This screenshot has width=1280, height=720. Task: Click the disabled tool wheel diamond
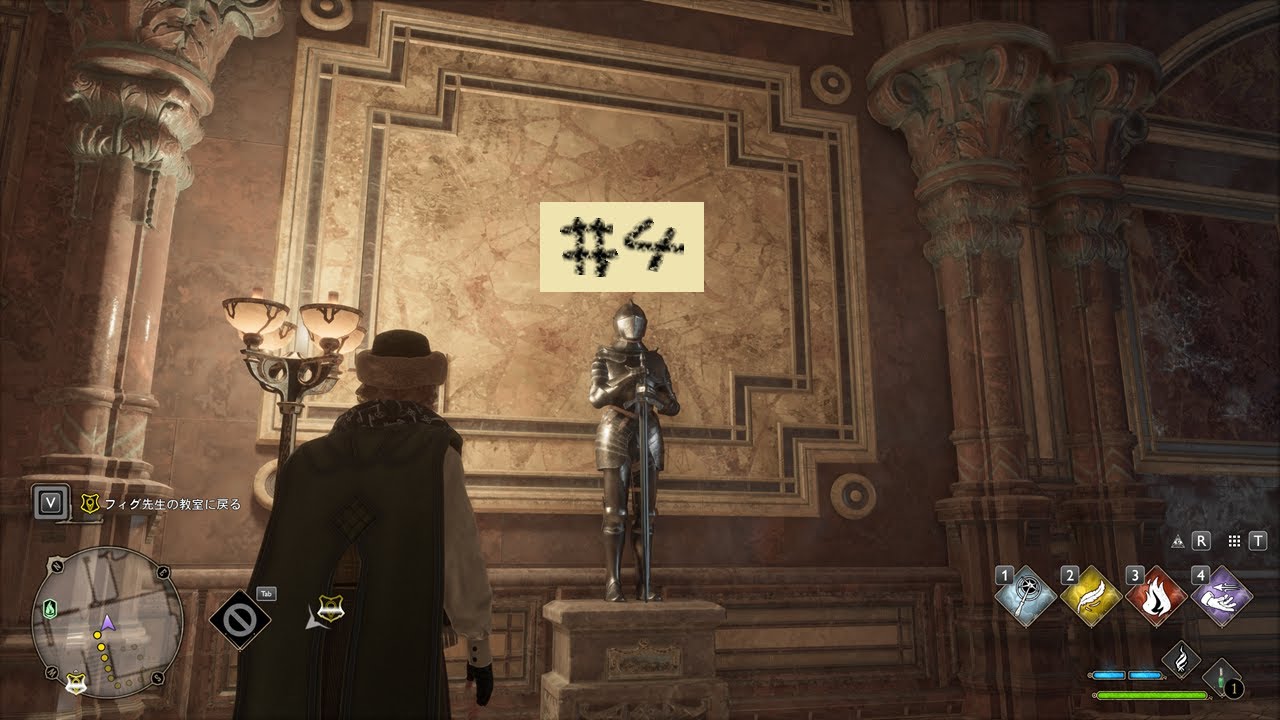click(x=240, y=617)
